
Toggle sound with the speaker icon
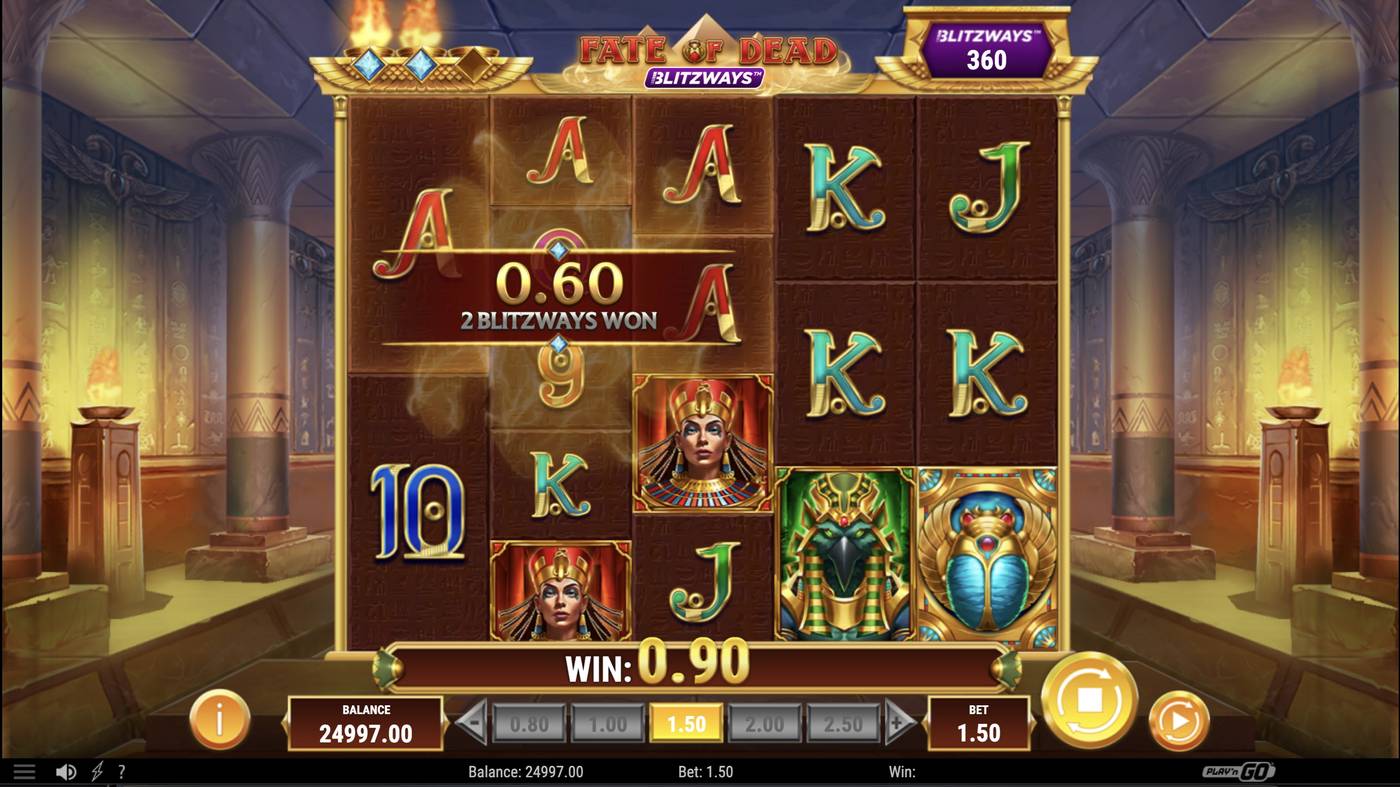[66, 772]
